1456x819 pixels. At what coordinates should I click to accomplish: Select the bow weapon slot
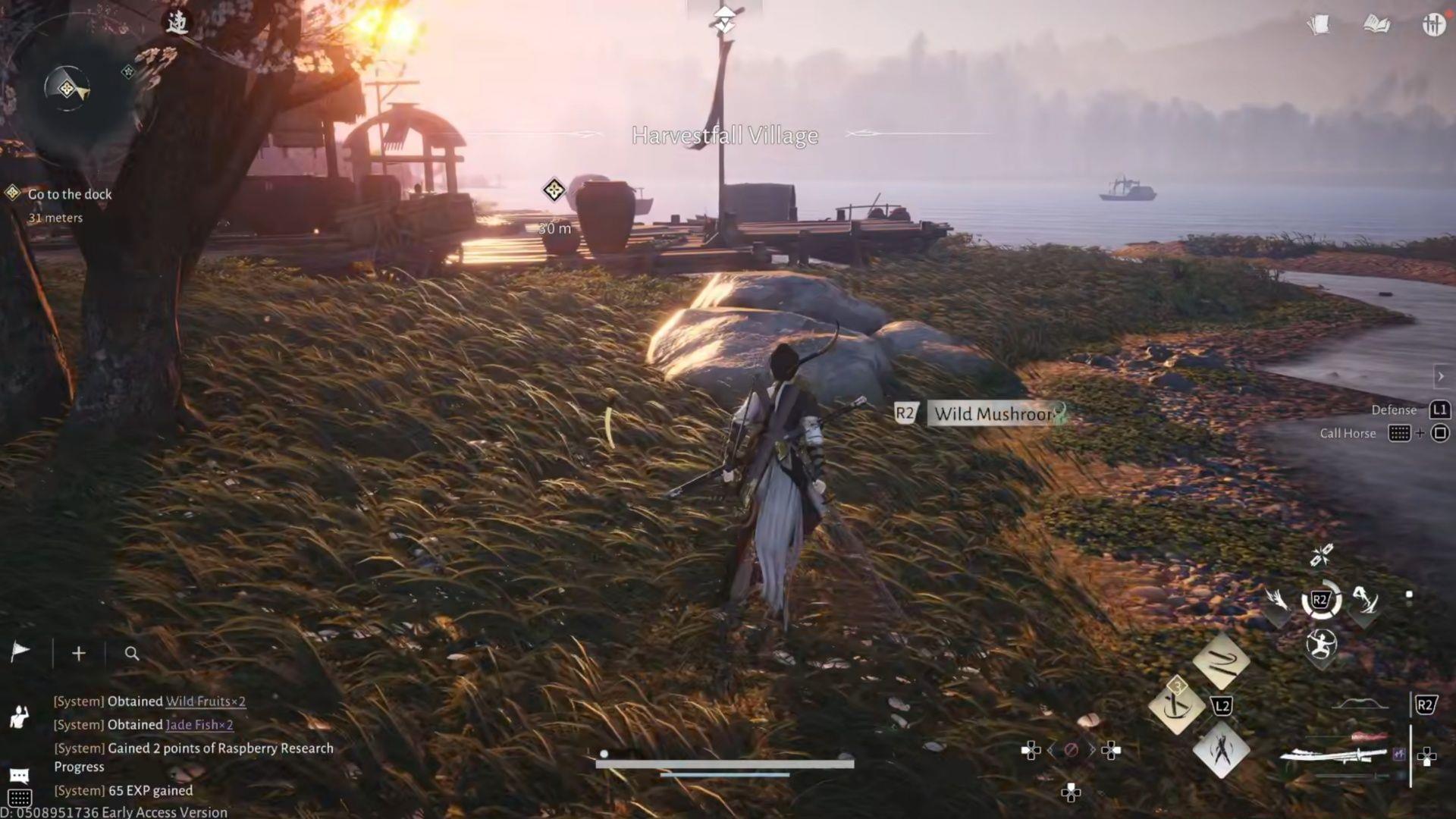1359,706
